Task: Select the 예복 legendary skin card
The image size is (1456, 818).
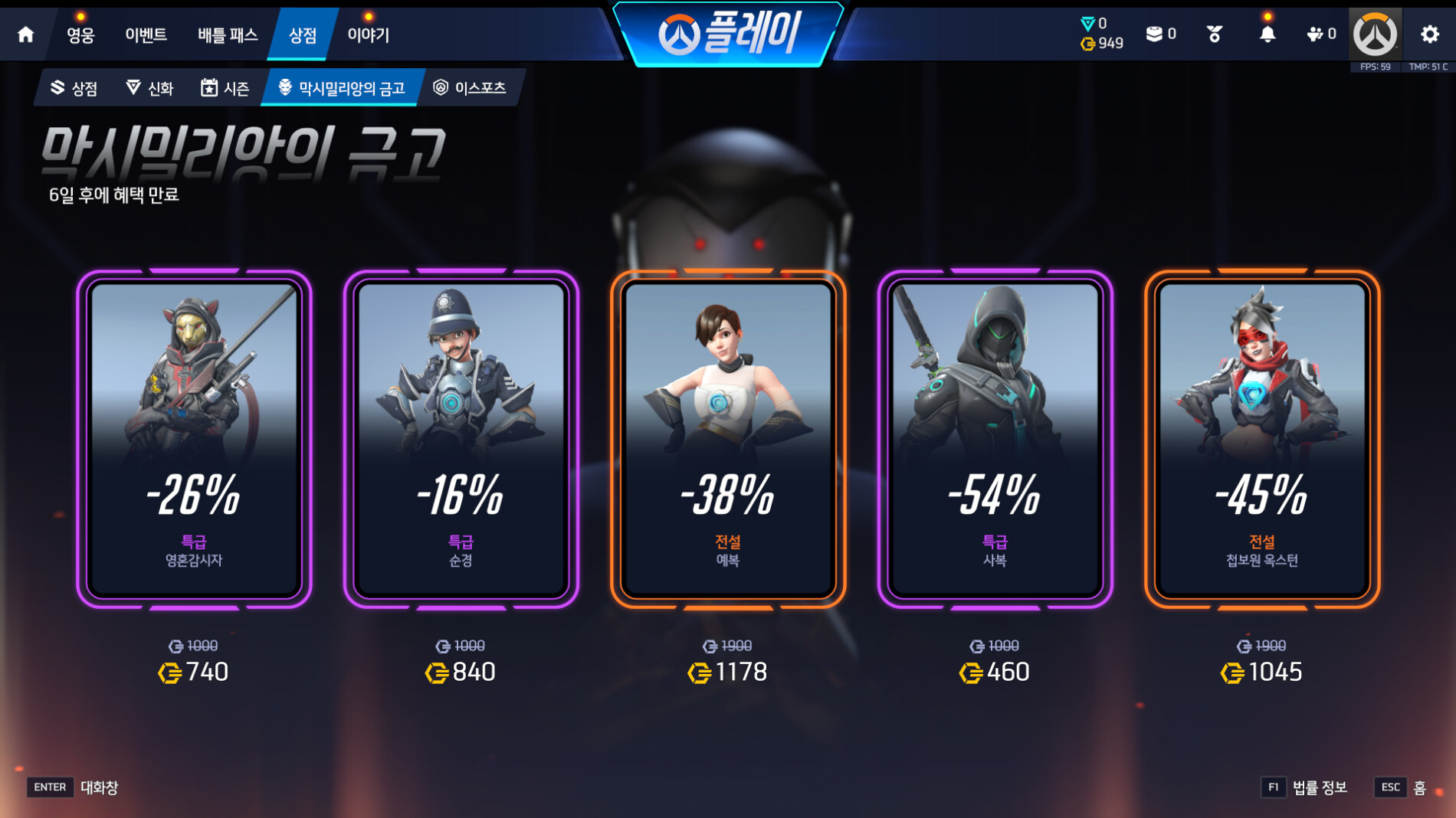Action: [x=728, y=440]
